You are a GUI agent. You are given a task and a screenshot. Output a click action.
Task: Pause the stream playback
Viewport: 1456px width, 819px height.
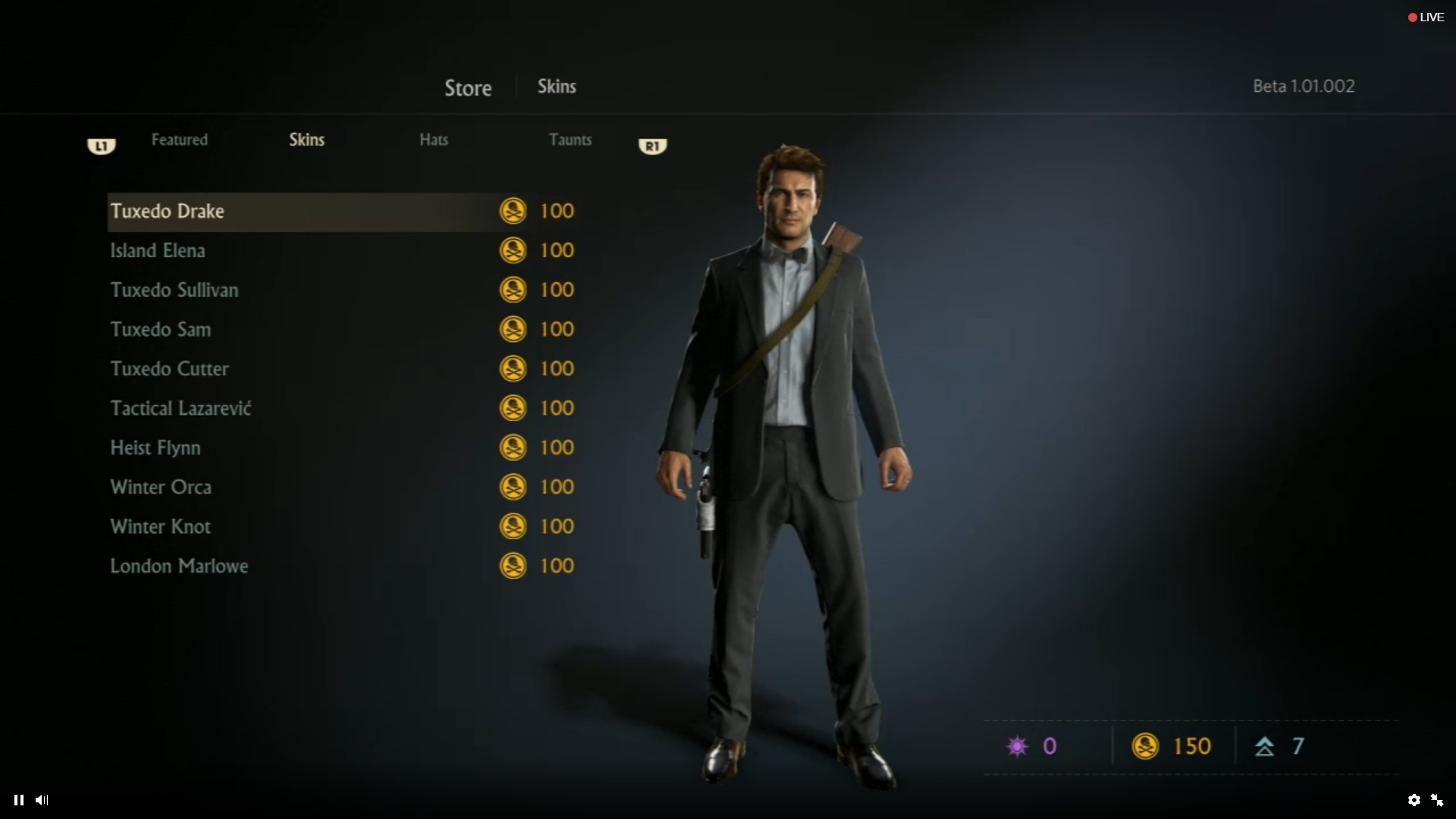tap(18, 800)
